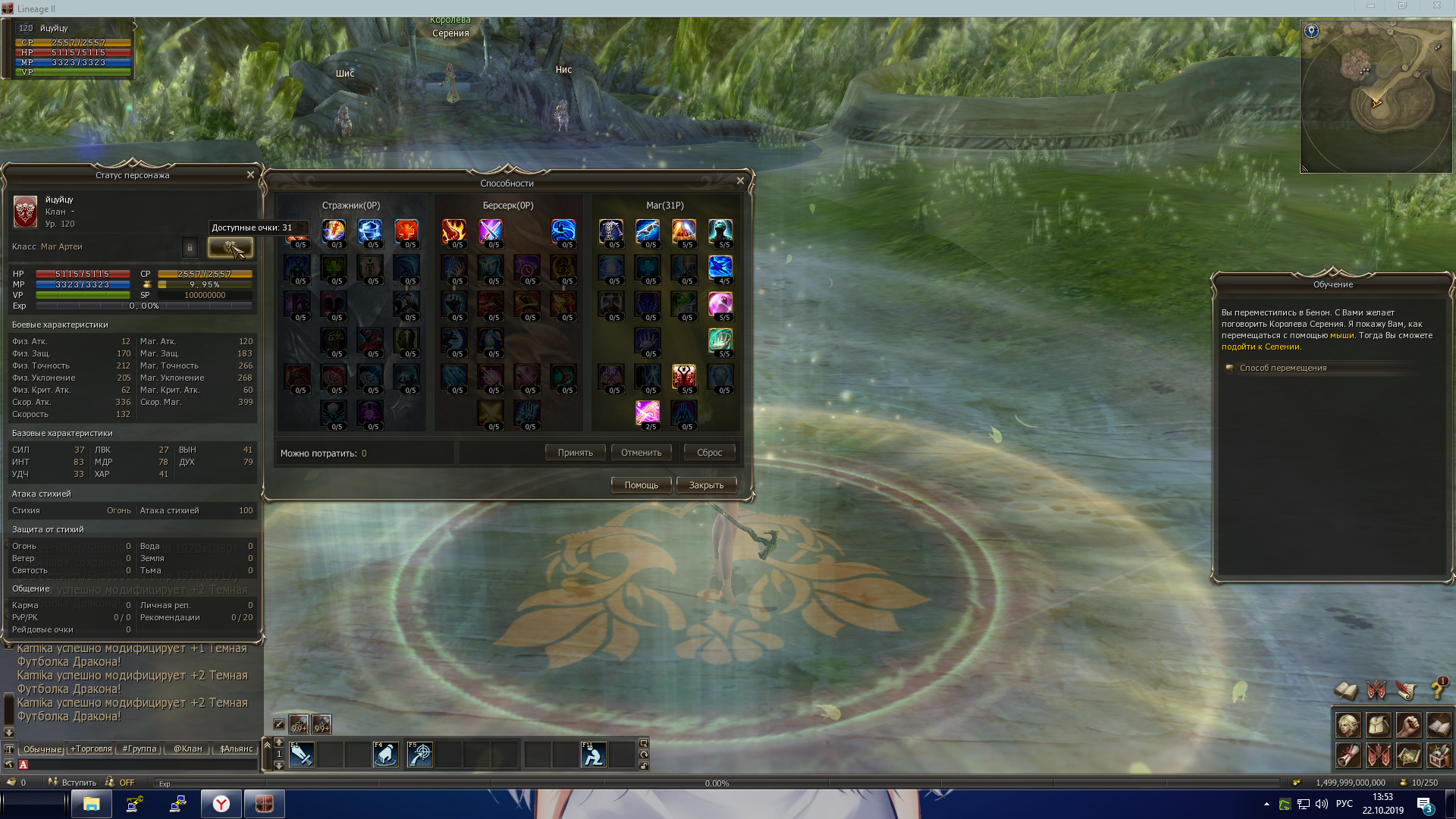Open inventory via the backpack icon
Image resolution: width=1456 pixels, height=819 pixels.
(x=1378, y=726)
